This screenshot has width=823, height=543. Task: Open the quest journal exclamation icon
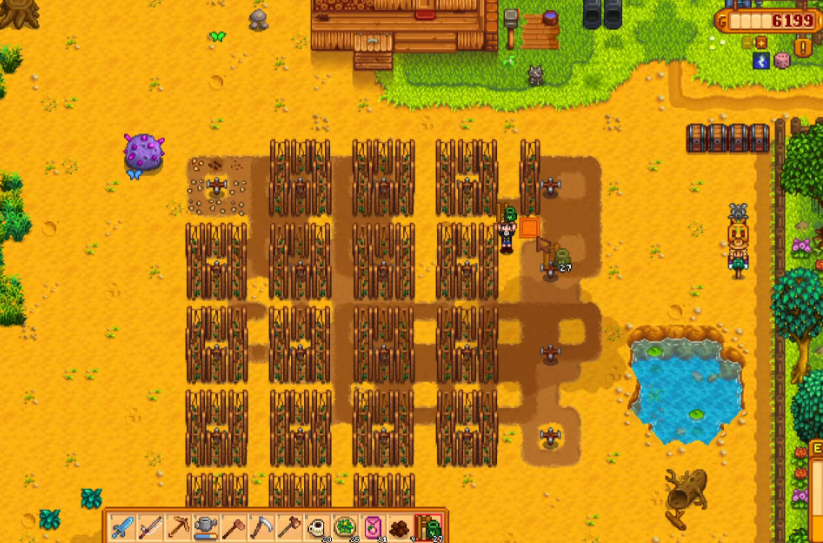[x=803, y=47]
